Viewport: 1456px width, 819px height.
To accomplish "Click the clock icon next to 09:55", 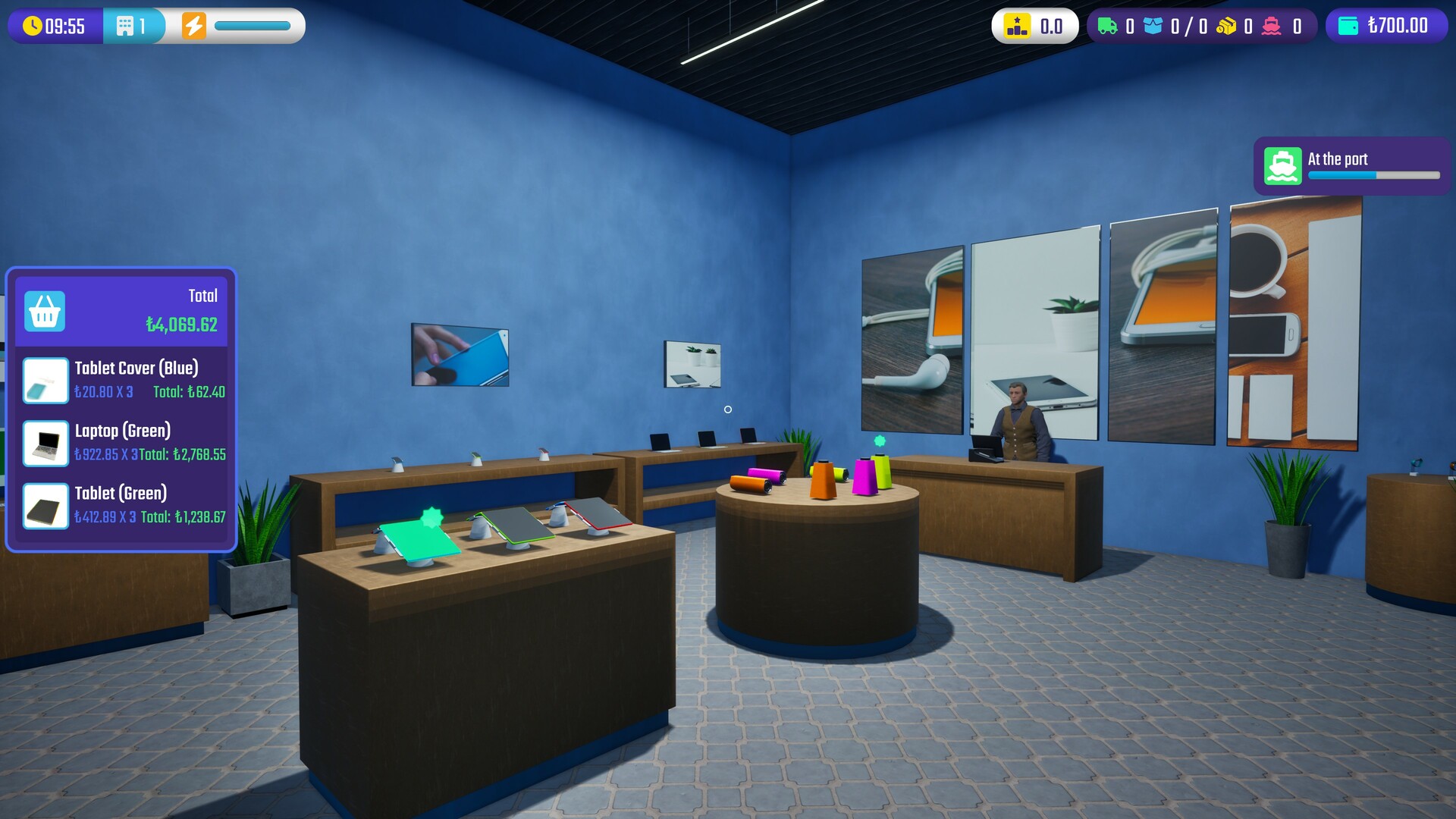I will [x=32, y=25].
